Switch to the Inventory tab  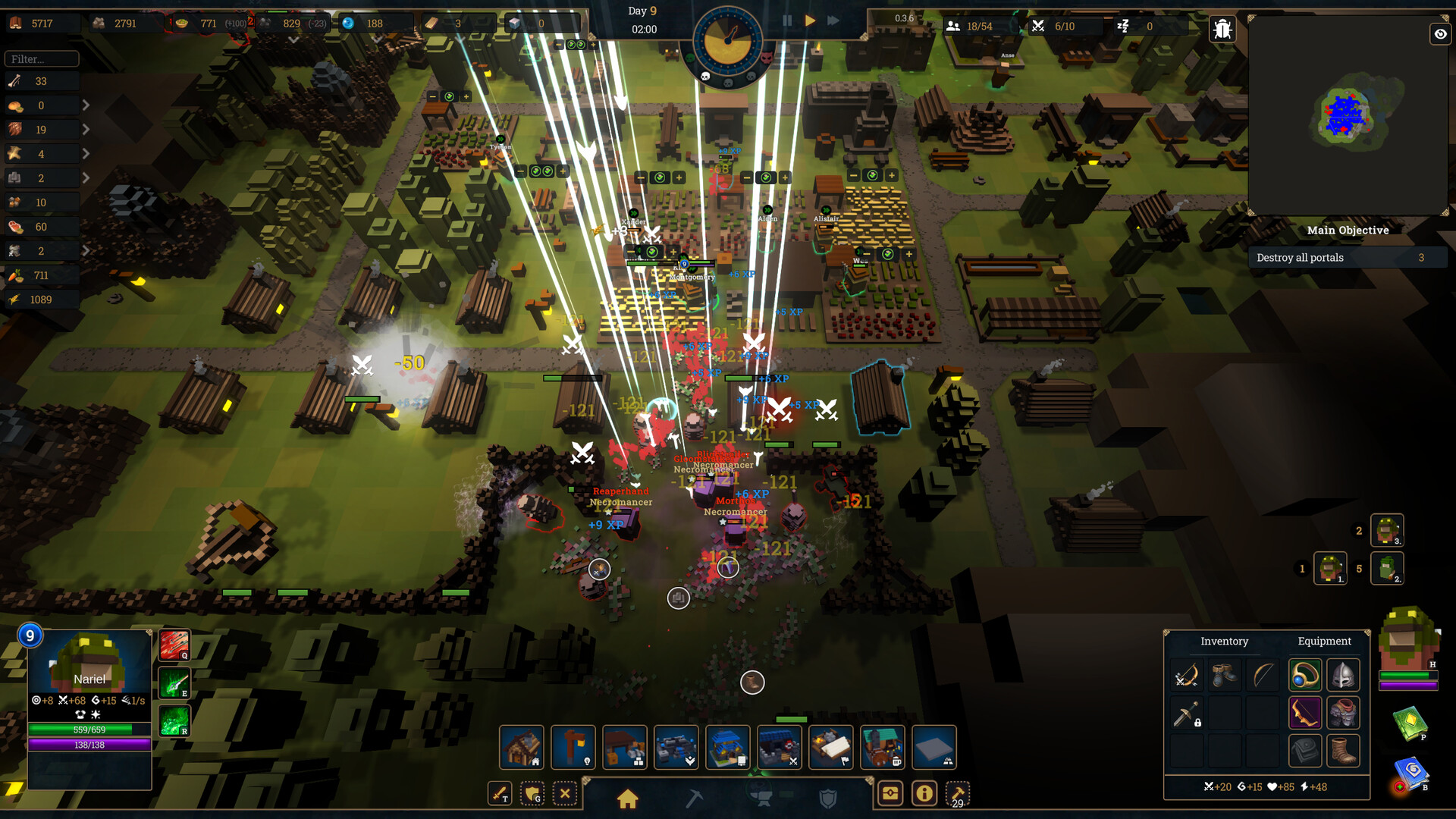(1224, 642)
